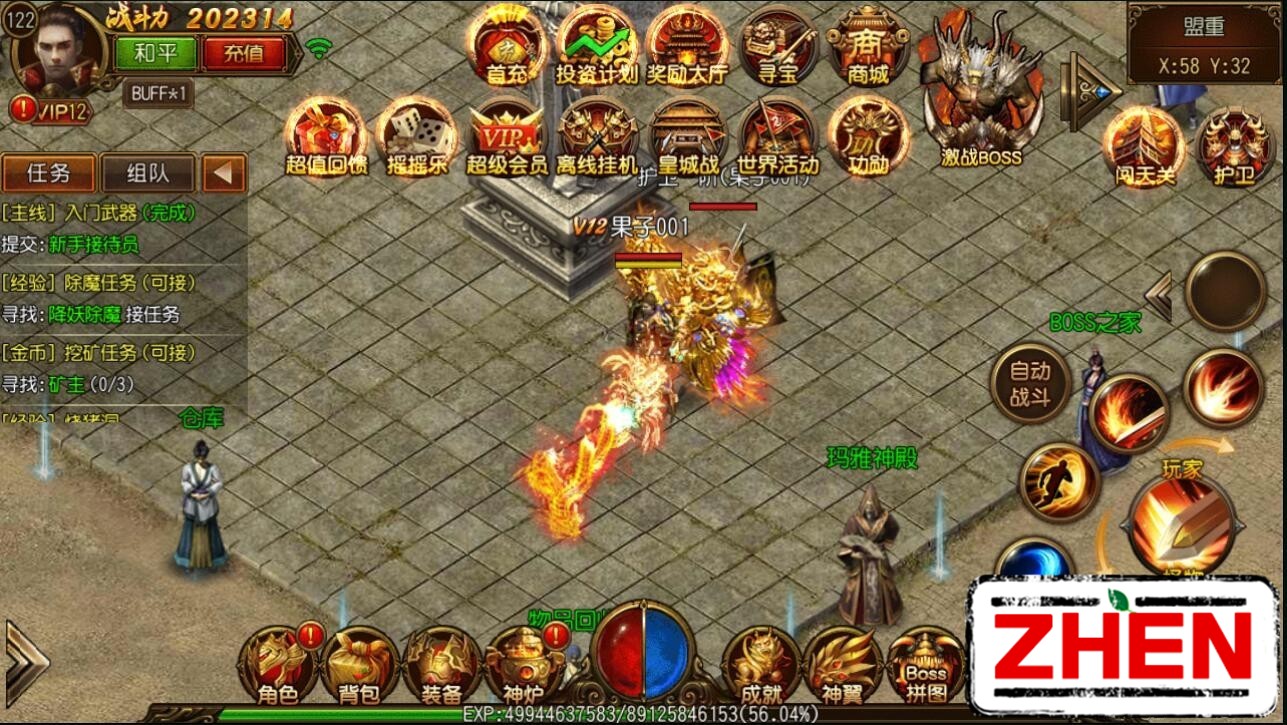Enter the 激战BOSS event
This screenshot has width=1287, height=725.
pos(981,95)
